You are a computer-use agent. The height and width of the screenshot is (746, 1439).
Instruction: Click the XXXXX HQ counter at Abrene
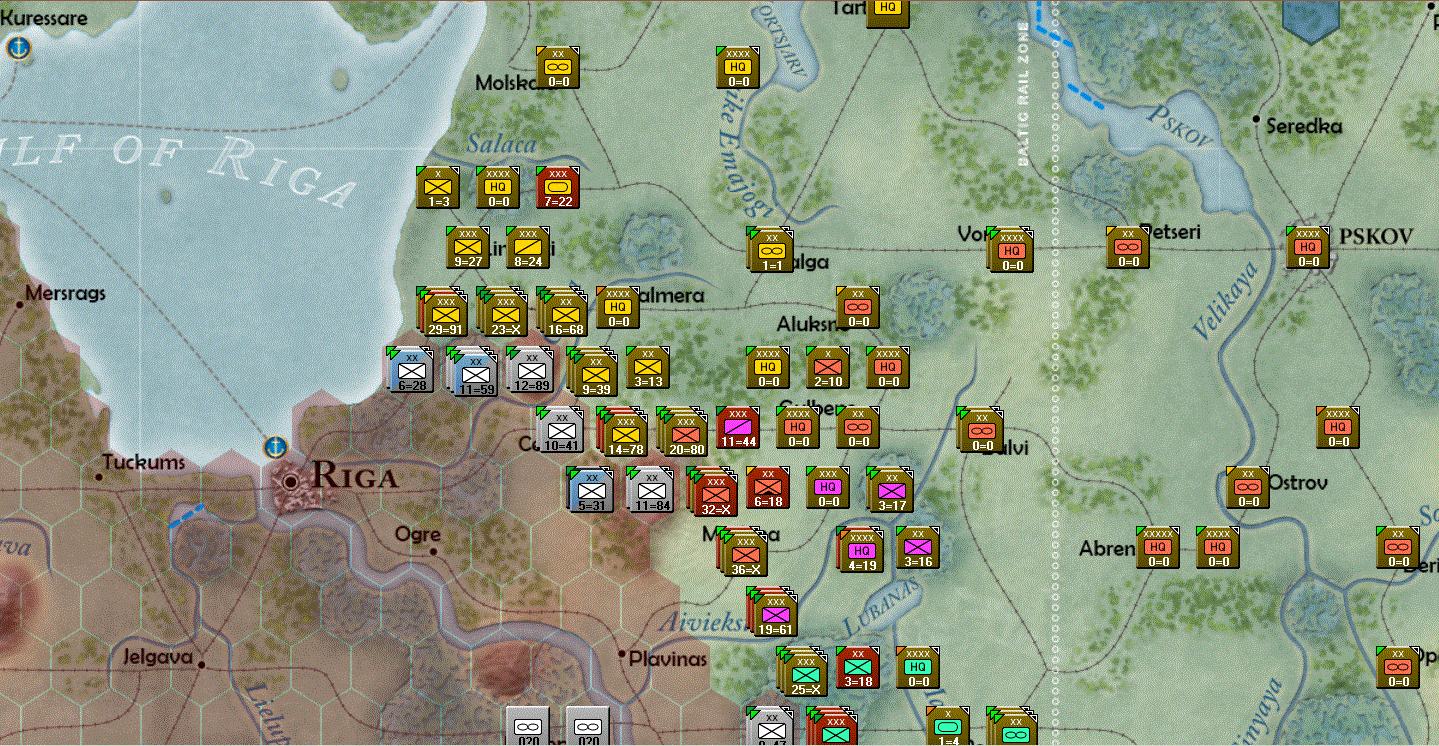pos(1158,547)
